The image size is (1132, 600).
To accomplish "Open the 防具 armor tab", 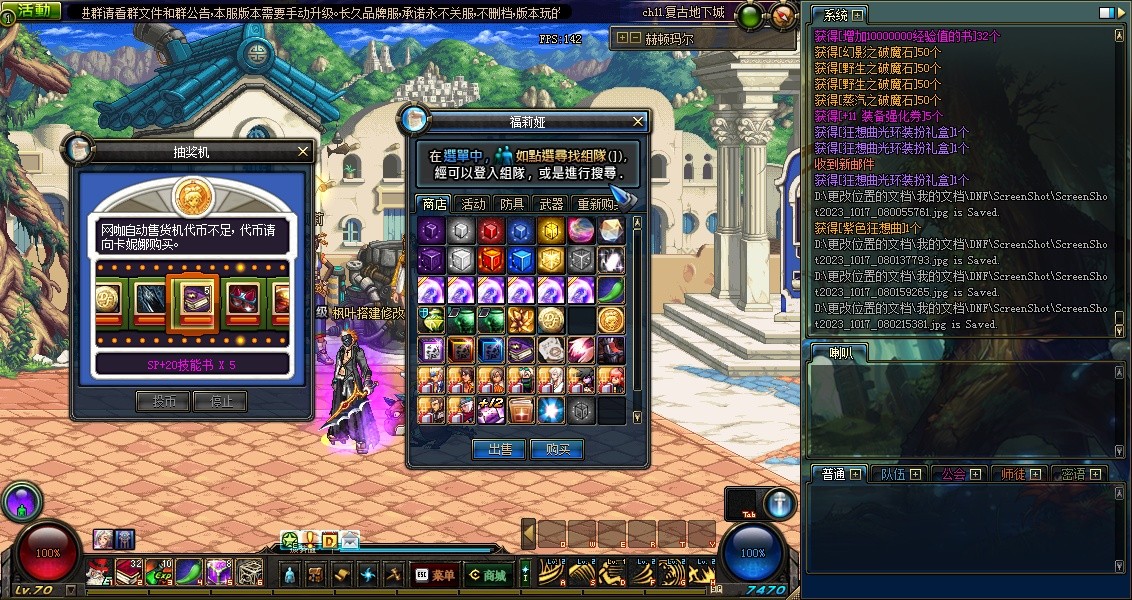I will click(512, 204).
